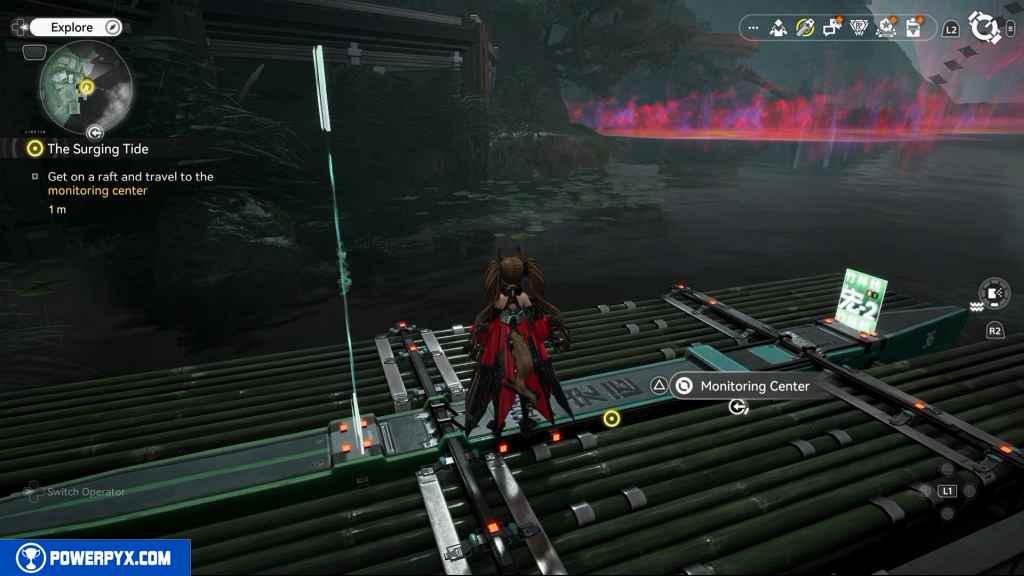The image size is (1024, 576).
Task: Open the clipboard icon with notification
Action: [912, 28]
